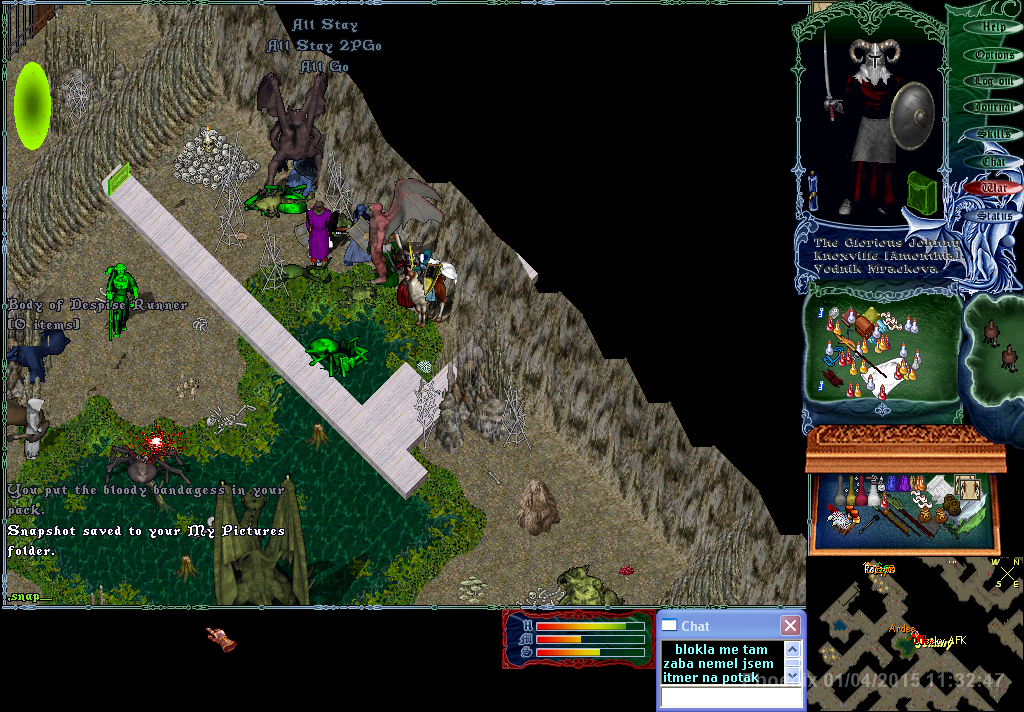Click the Log out button
The height and width of the screenshot is (712, 1024).
[x=993, y=81]
